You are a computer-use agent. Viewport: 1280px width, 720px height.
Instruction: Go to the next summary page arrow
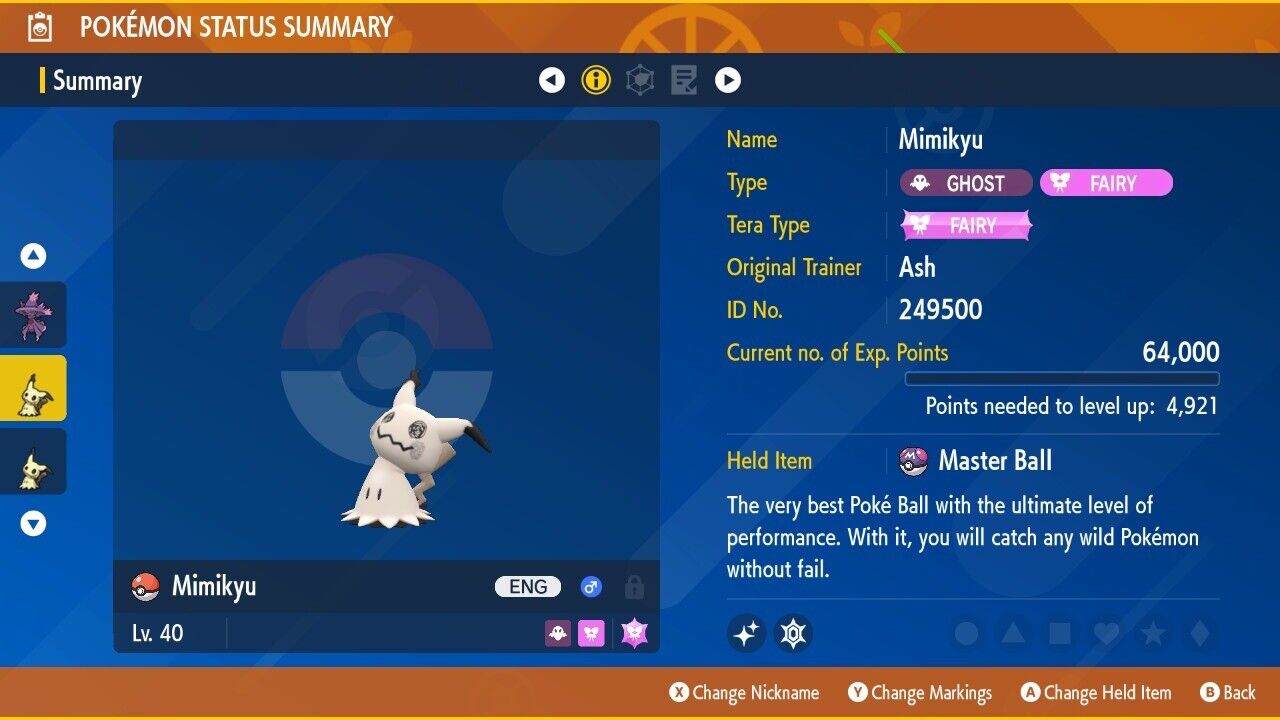[728, 80]
